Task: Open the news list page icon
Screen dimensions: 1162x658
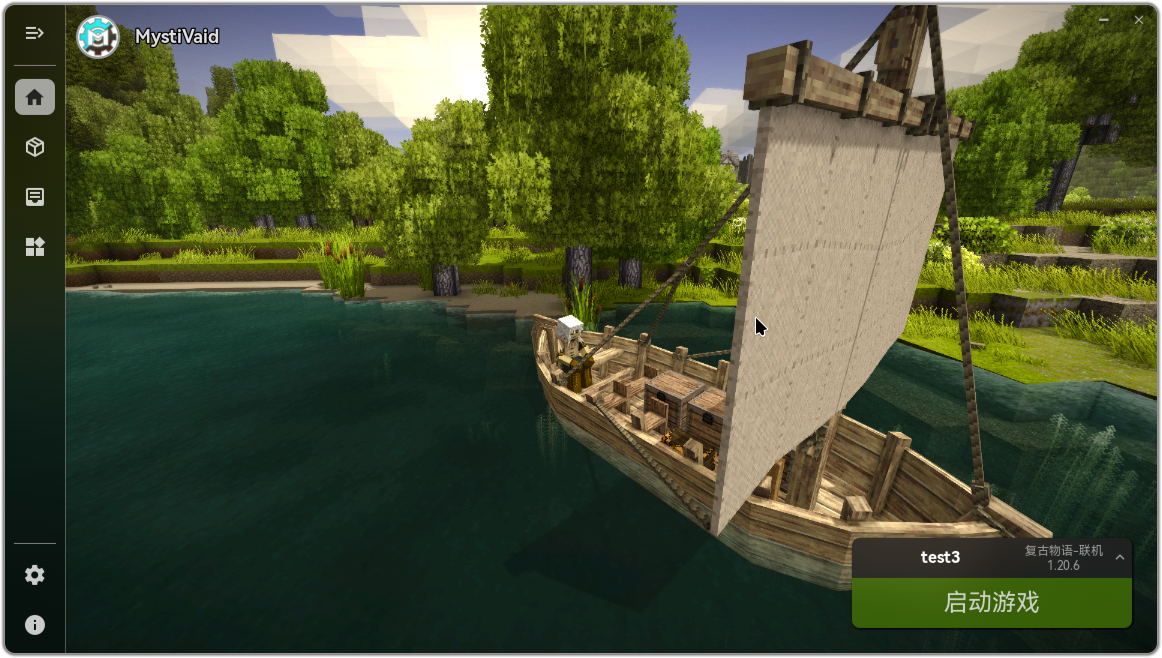Action: coord(35,197)
